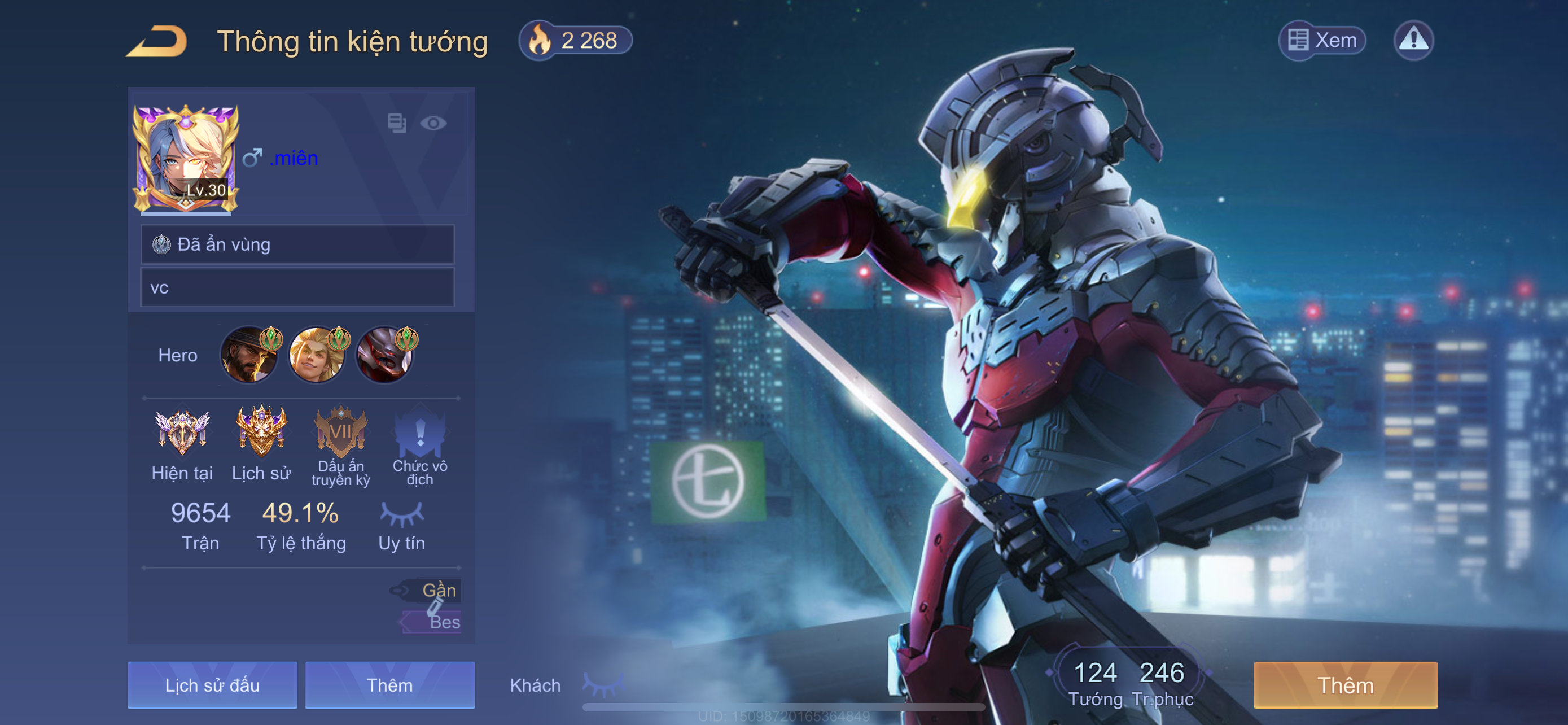Go back with the gold arrow
Screen dimensions: 1568x725
[157, 41]
